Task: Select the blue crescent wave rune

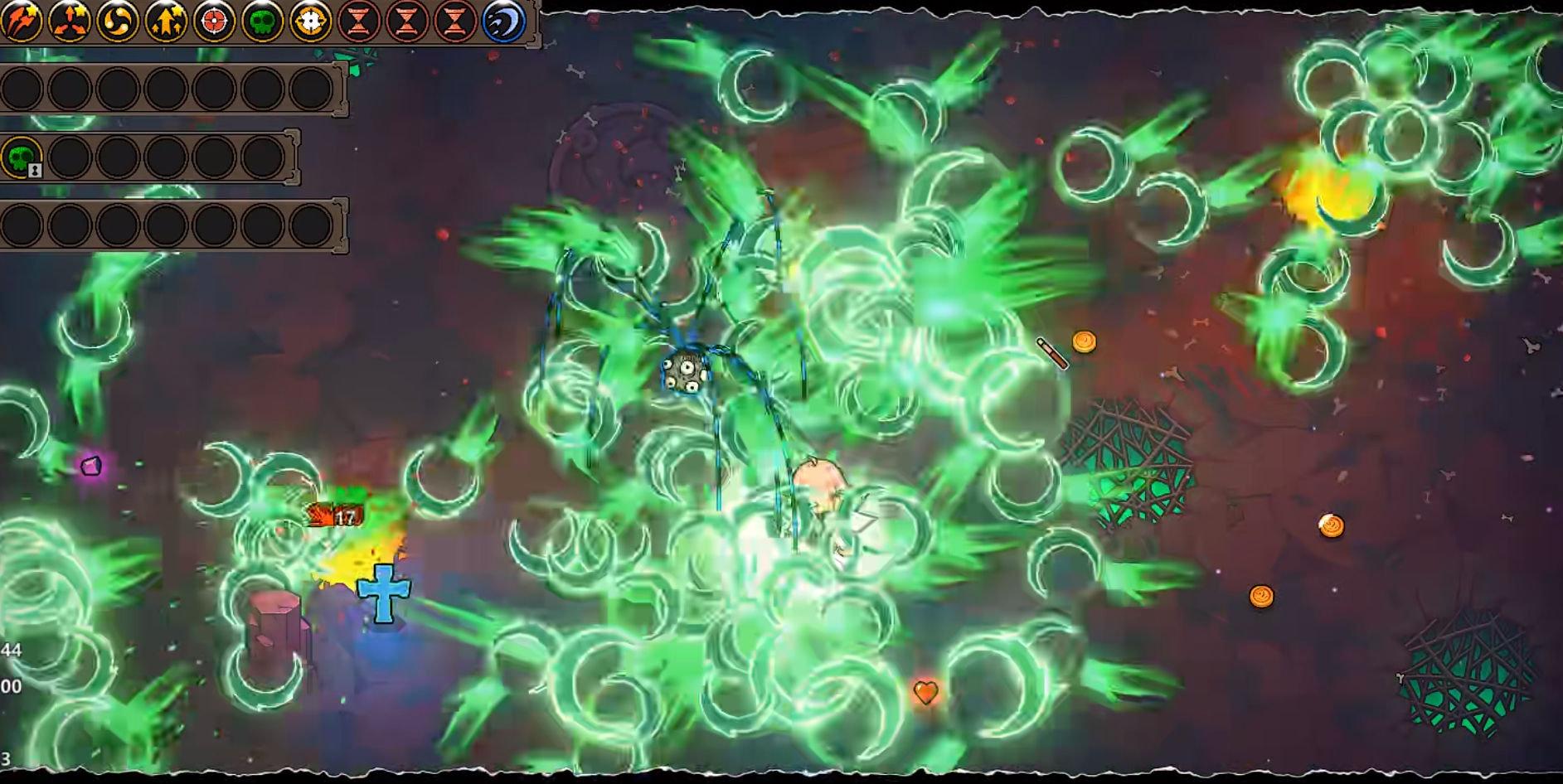Action: (x=503, y=21)
